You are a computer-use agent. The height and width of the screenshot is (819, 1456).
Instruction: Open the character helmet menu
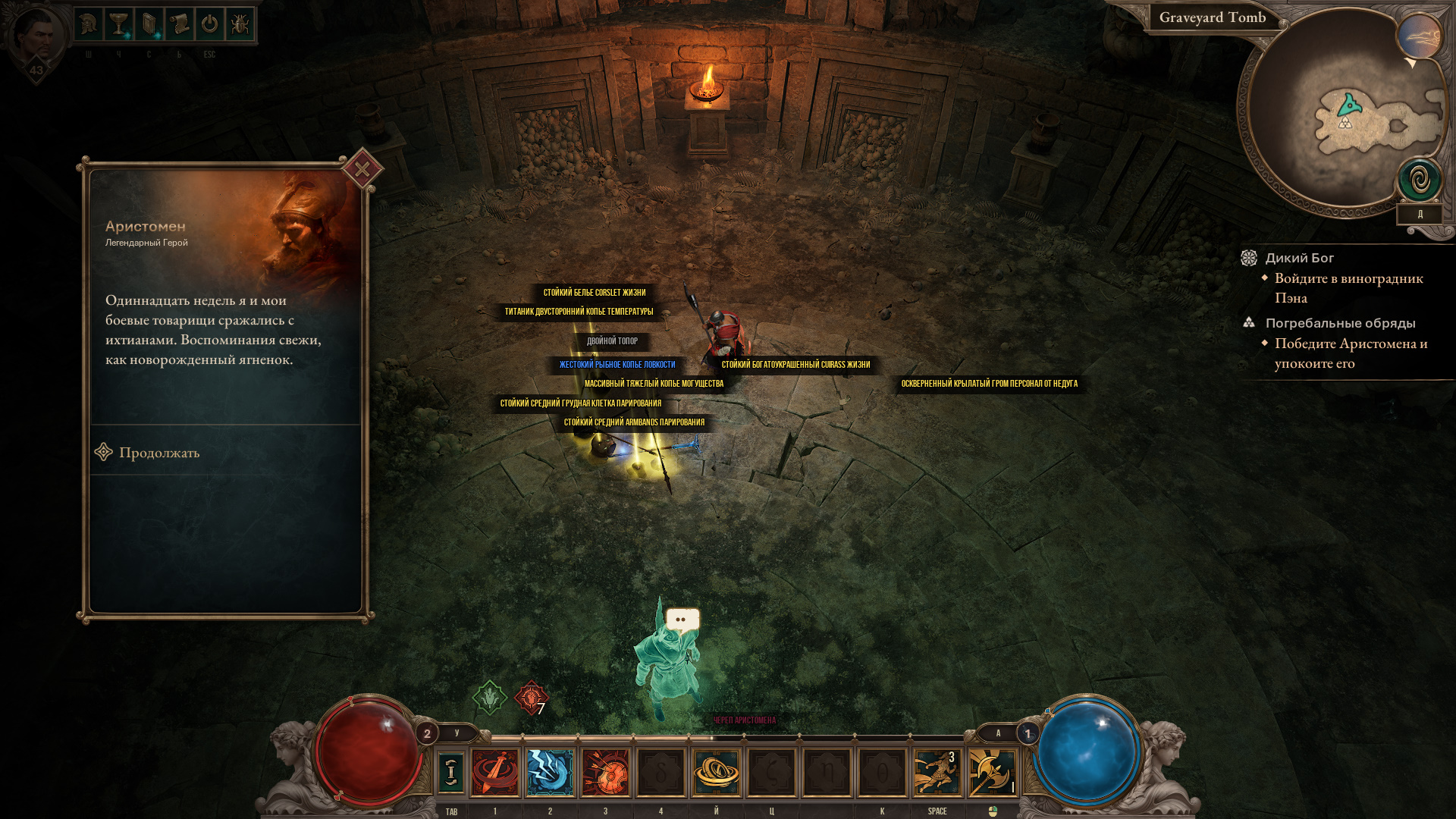pos(89,25)
